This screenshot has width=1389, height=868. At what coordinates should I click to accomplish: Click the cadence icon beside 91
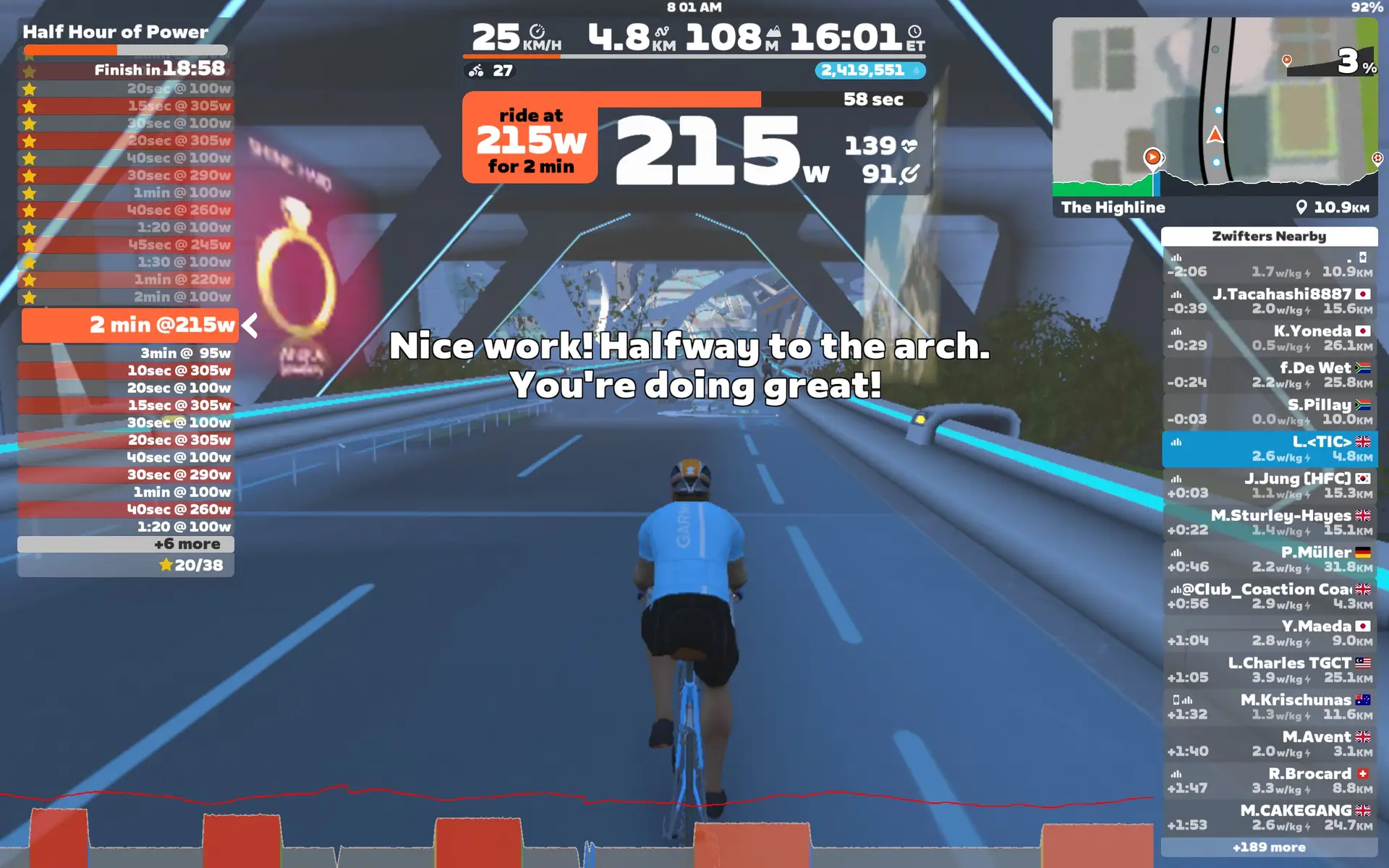(911, 174)
